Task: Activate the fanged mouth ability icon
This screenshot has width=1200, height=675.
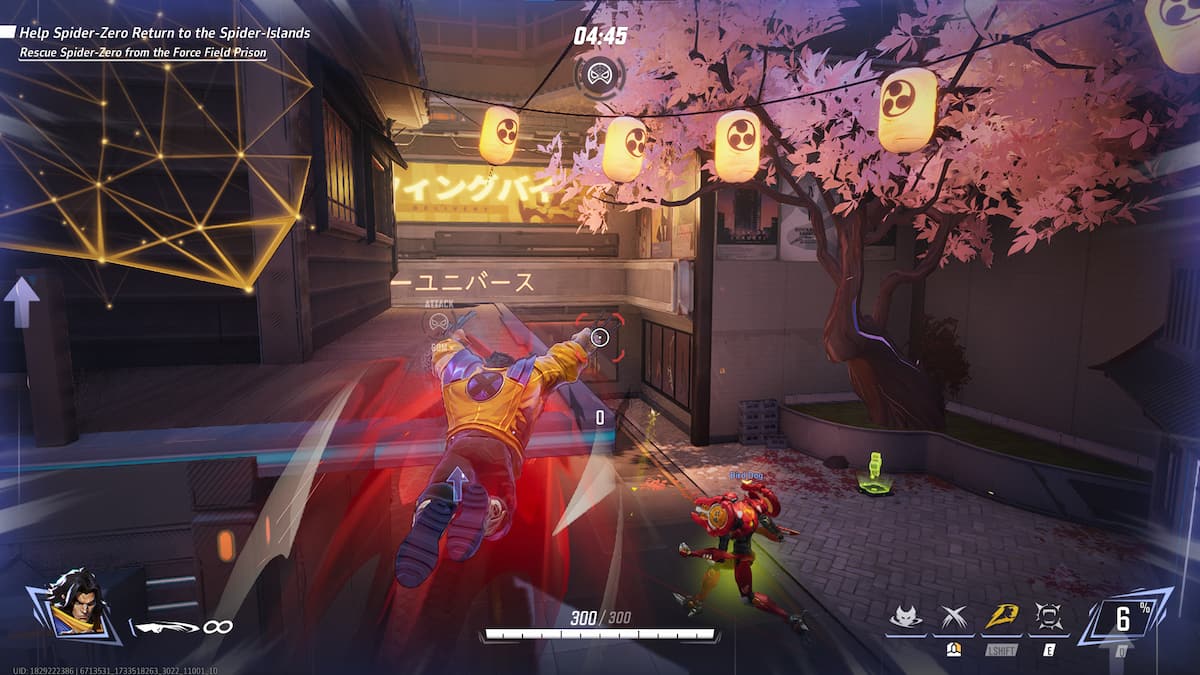Action: [1049, 619]
